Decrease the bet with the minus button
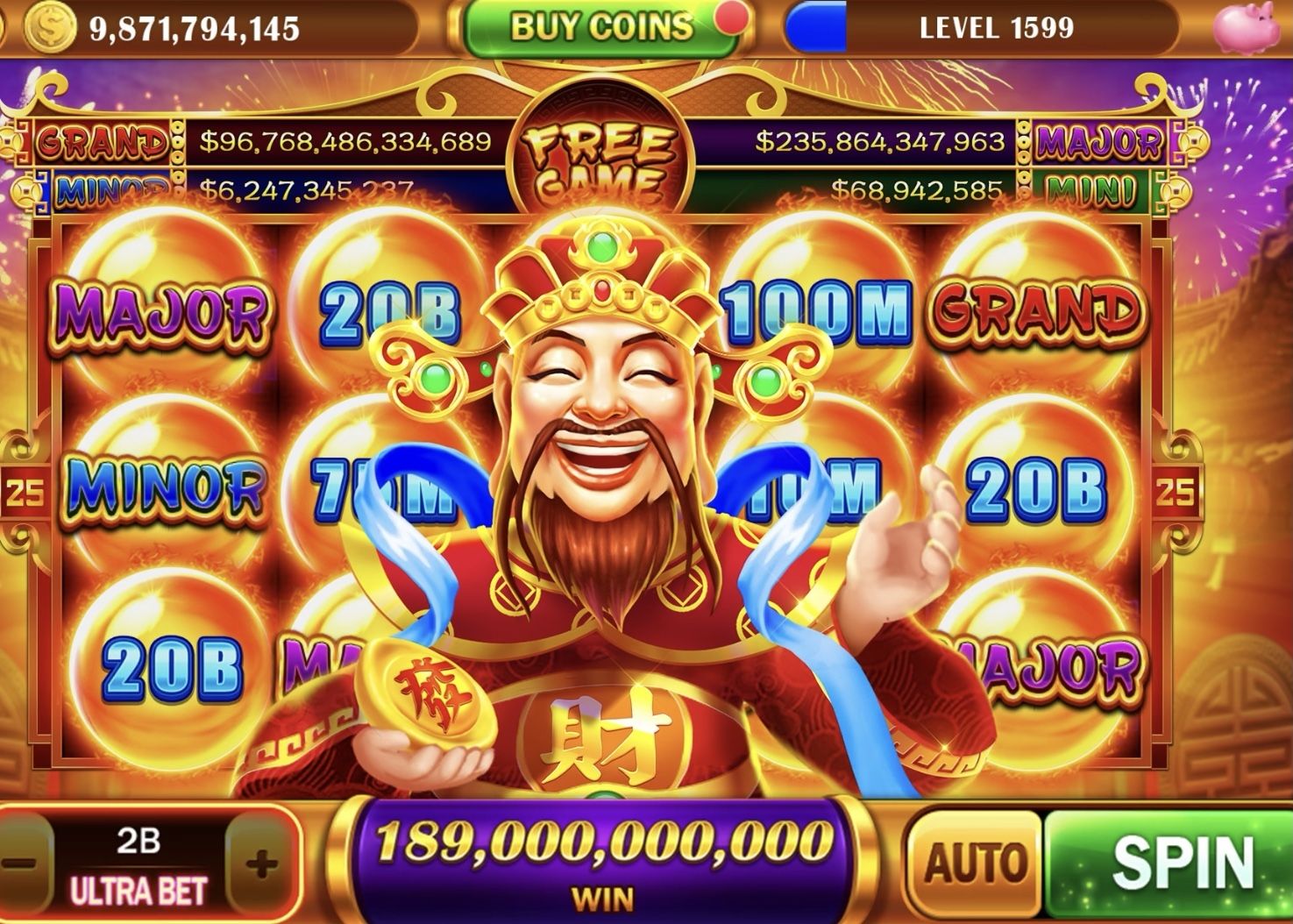This screenshot has width=1293, height=924. tap(19, 865)
